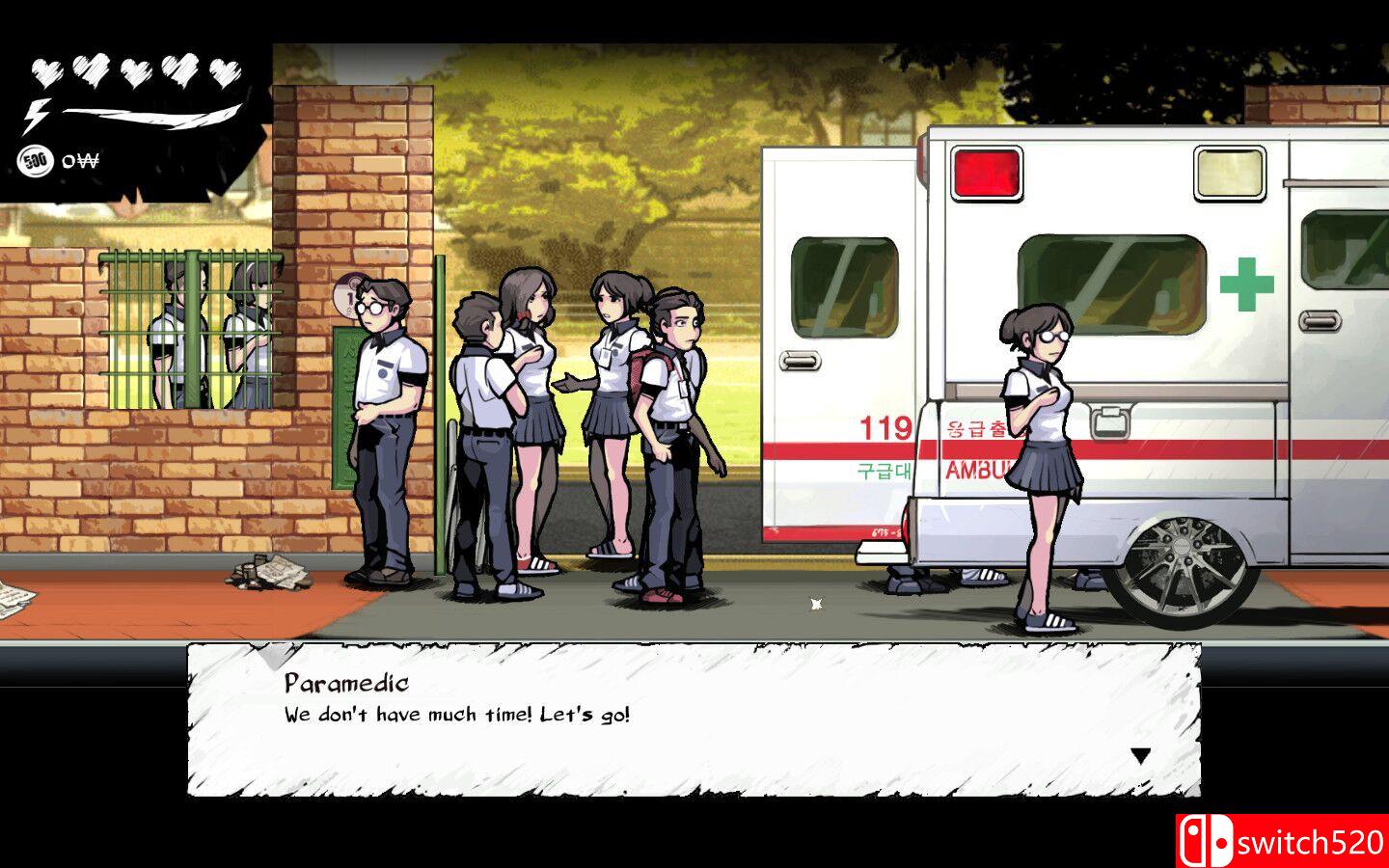Click the red emergency light on the ambulance

pos(986,172)
